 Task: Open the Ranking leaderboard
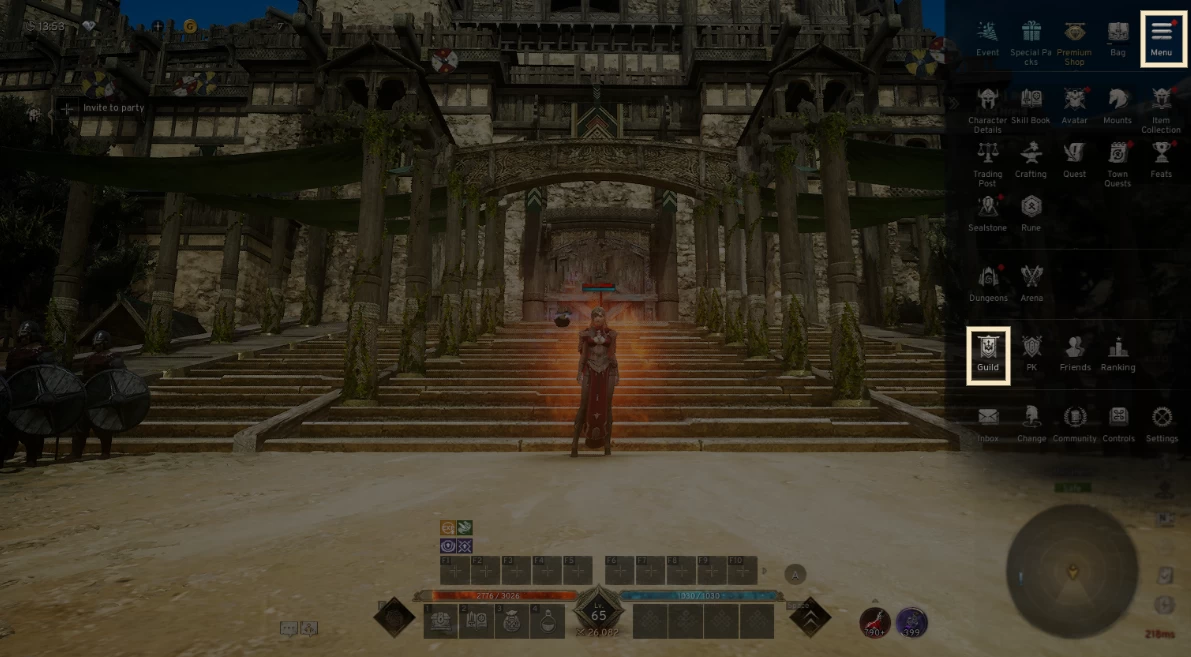[1117, 353]
